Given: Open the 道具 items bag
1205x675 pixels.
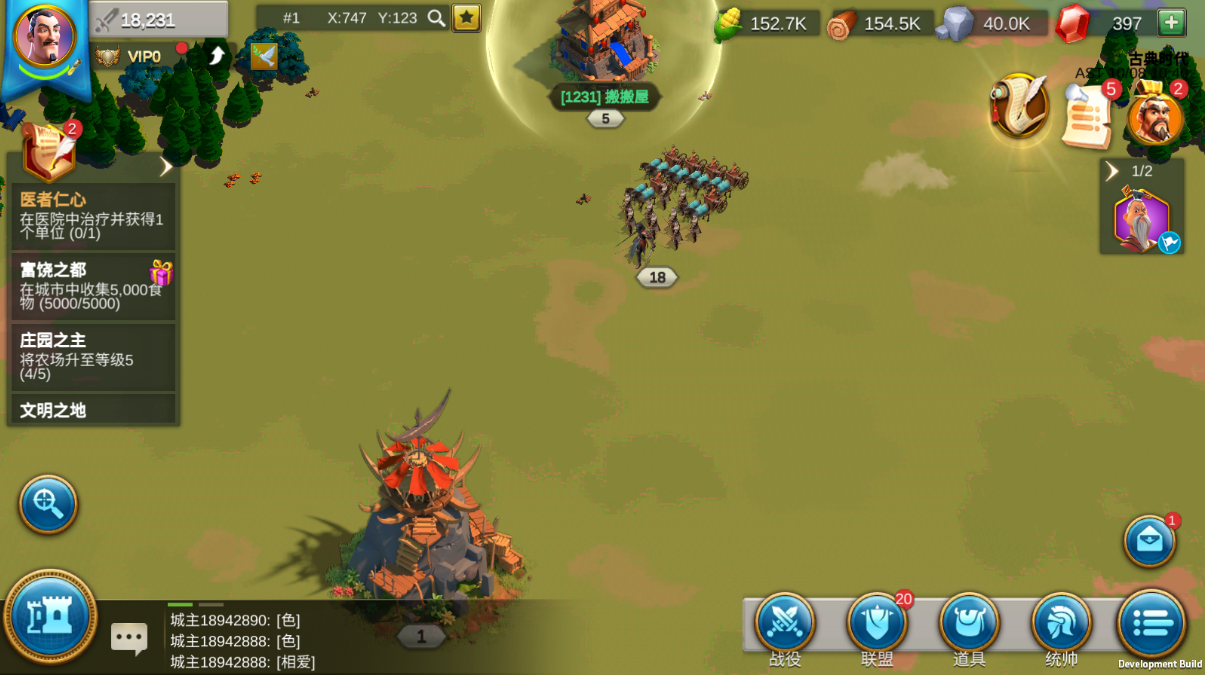Looking at the screenshot, I should click(969, 623).
